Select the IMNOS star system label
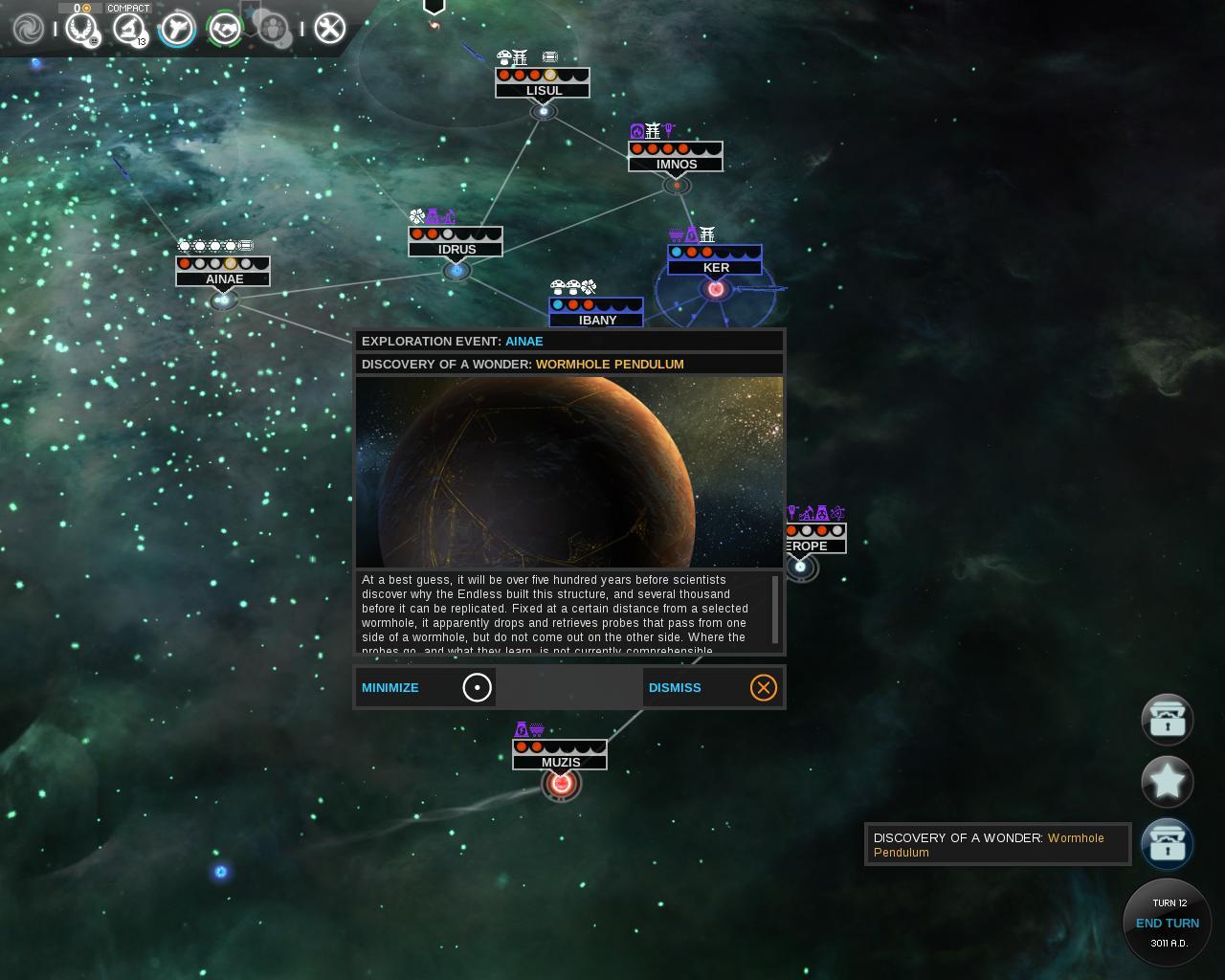The width and height of the screenshot is (1225, 980). pos(677,165)
